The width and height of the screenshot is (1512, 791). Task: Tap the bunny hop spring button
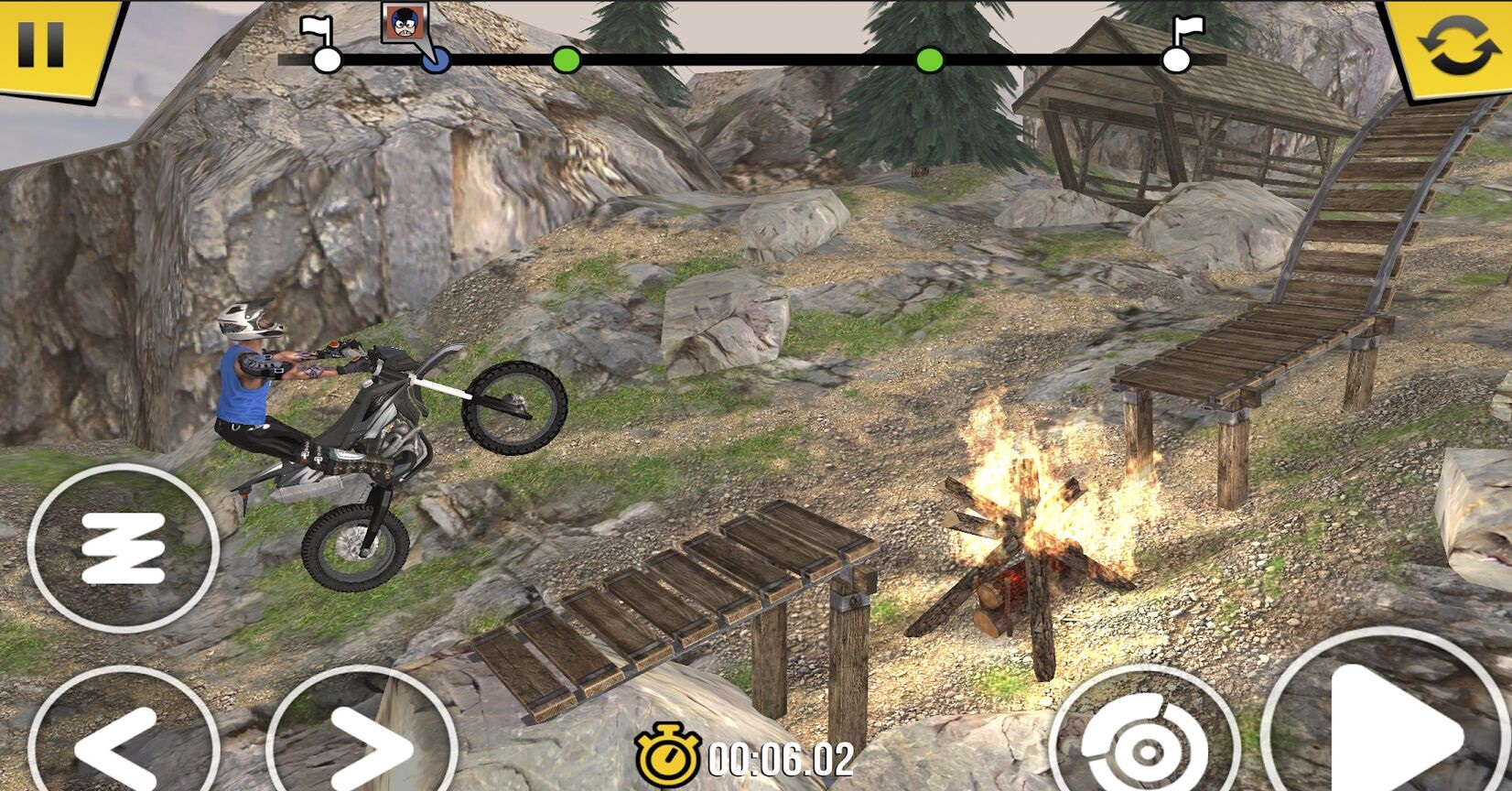coord(124,547)
